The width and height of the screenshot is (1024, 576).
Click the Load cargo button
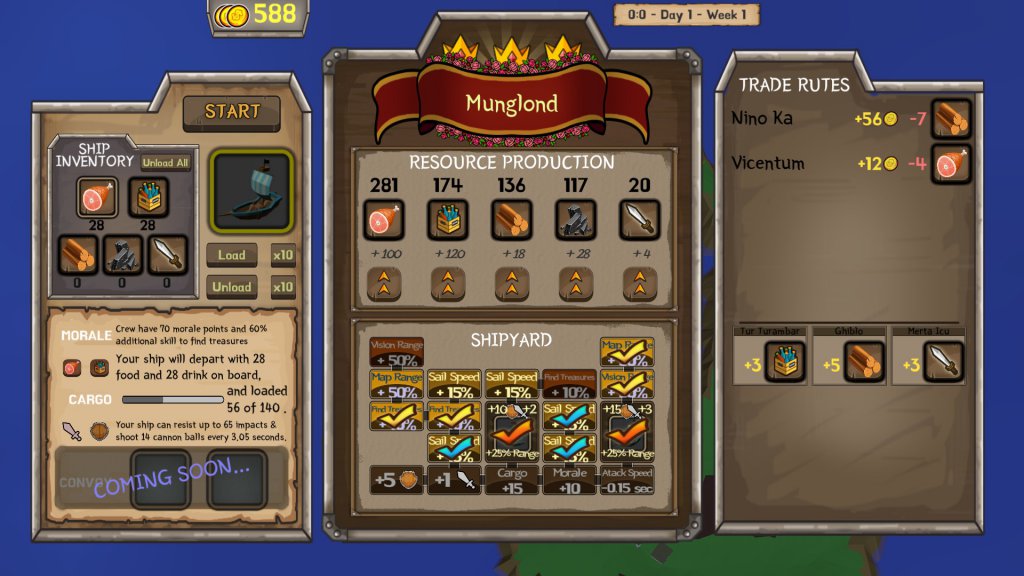point(232,255)
